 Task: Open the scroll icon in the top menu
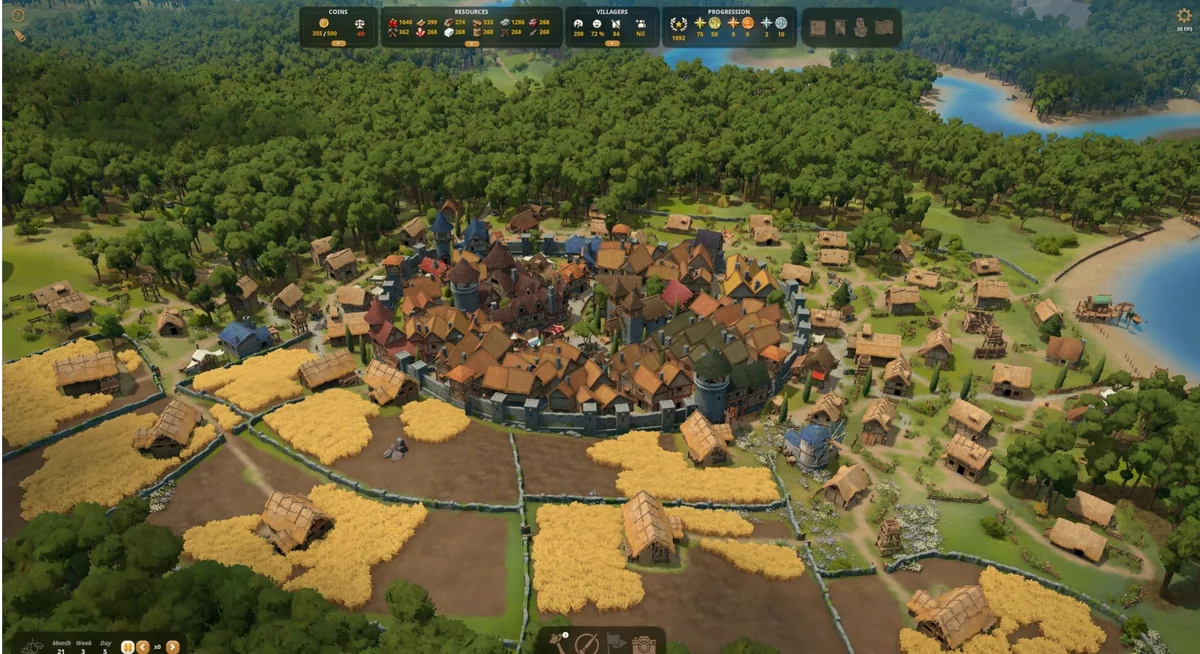point(818,28)
